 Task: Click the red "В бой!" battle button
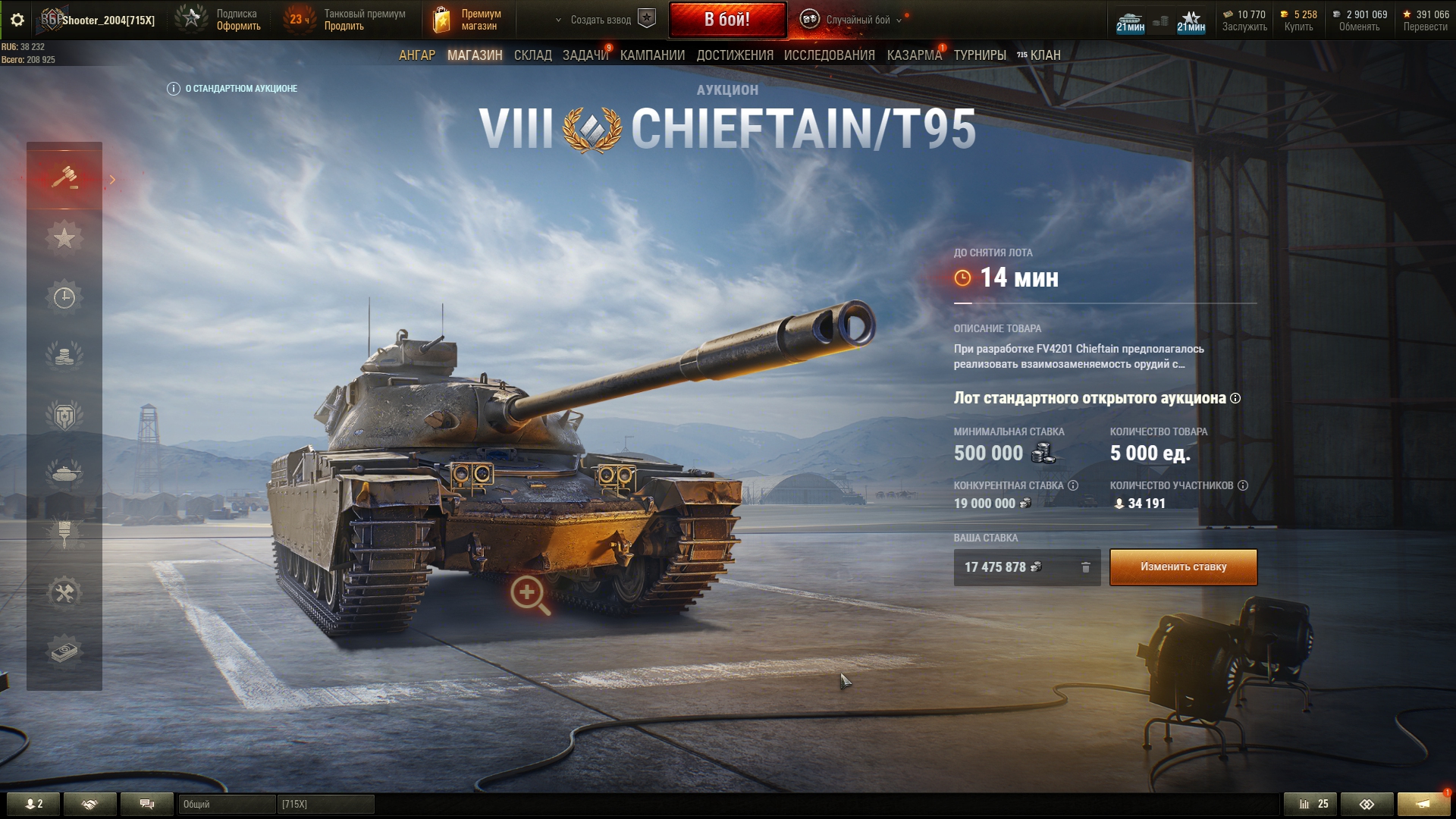[727, 20]
